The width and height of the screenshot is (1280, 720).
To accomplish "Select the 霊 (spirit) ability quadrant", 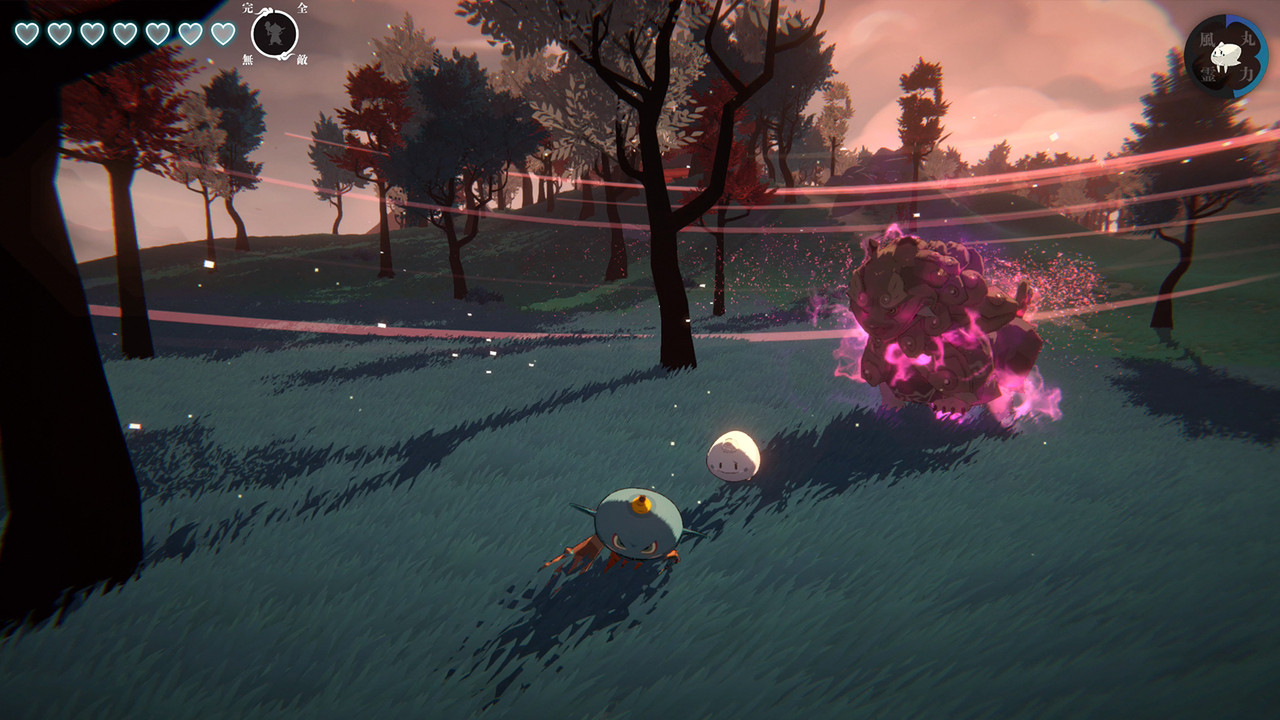I will [1208, 74].
